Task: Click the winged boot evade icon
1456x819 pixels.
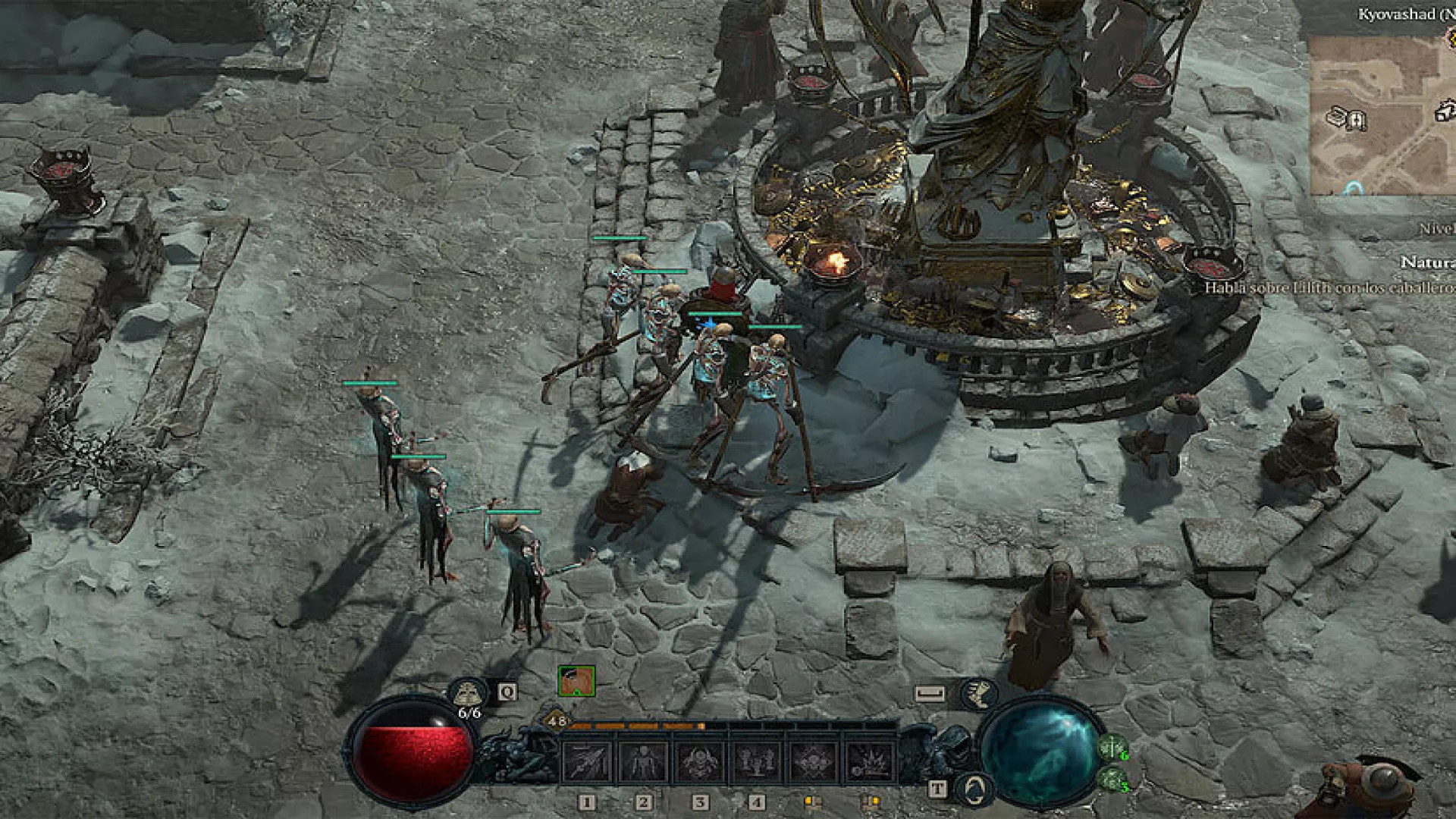Action: point(977,692)
